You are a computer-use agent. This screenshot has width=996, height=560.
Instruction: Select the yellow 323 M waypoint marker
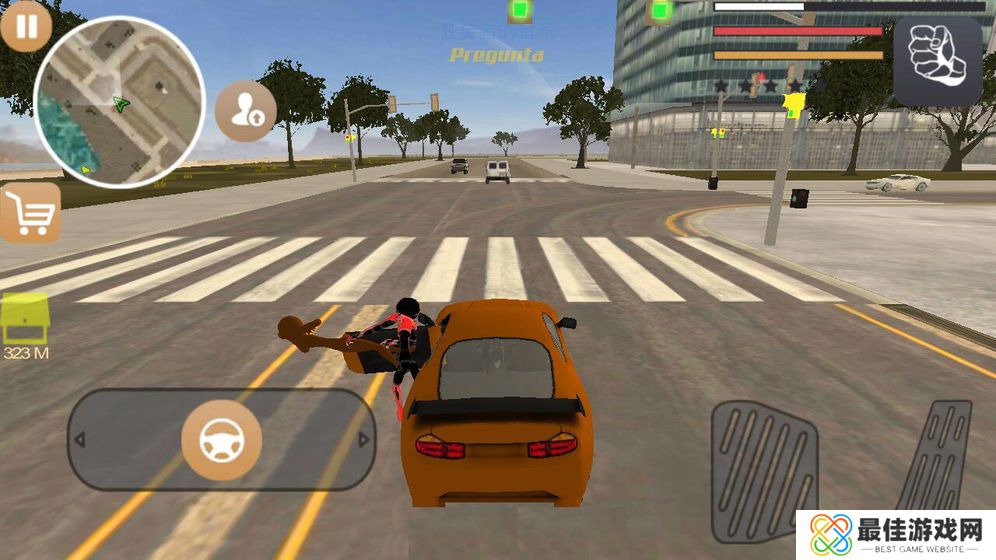pos(26,322)
